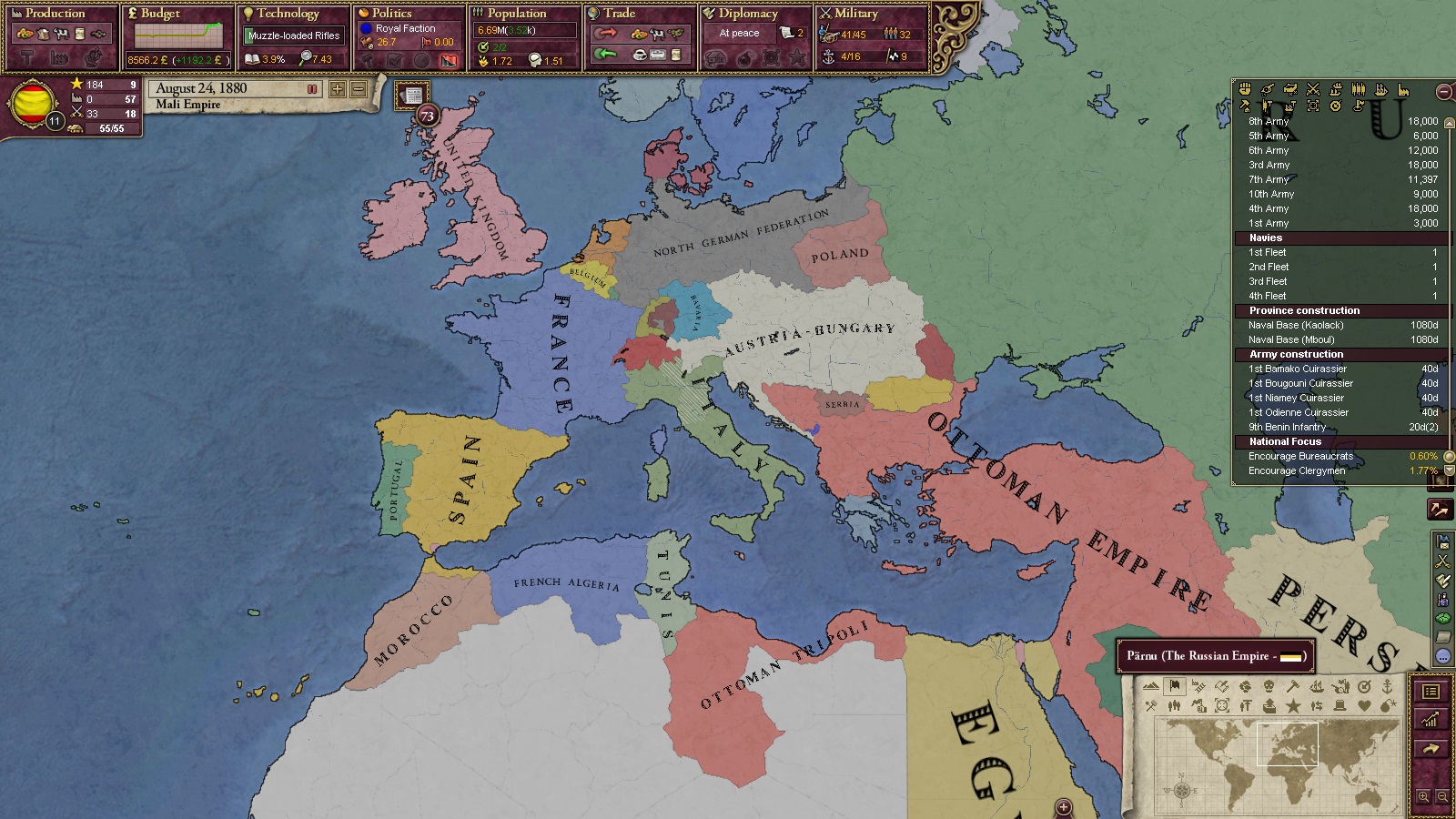Close the outliner with the minus button
Screen dimensions: 1456x819
tap(1443, 92)
